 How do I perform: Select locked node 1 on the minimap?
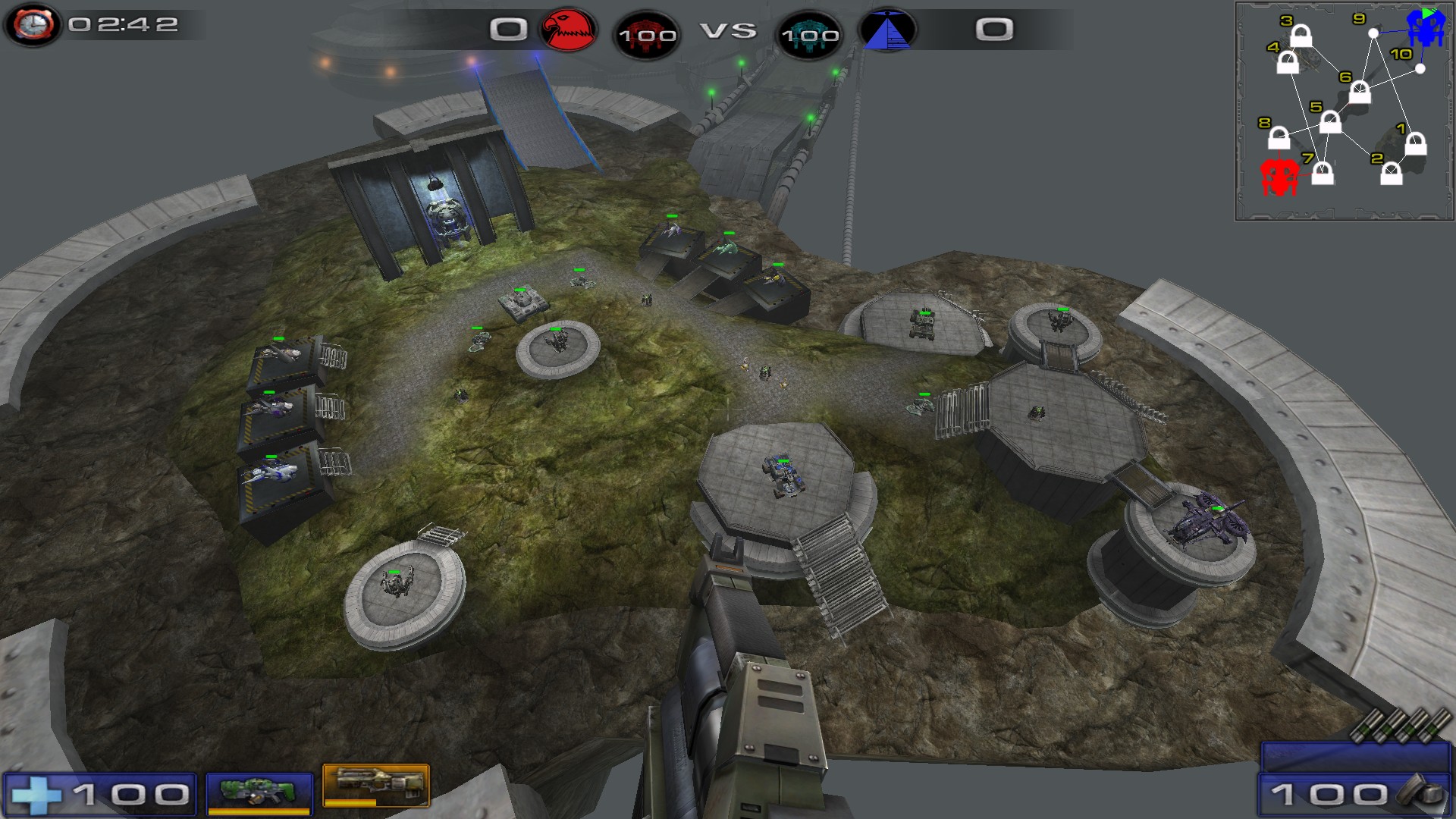1416,143
